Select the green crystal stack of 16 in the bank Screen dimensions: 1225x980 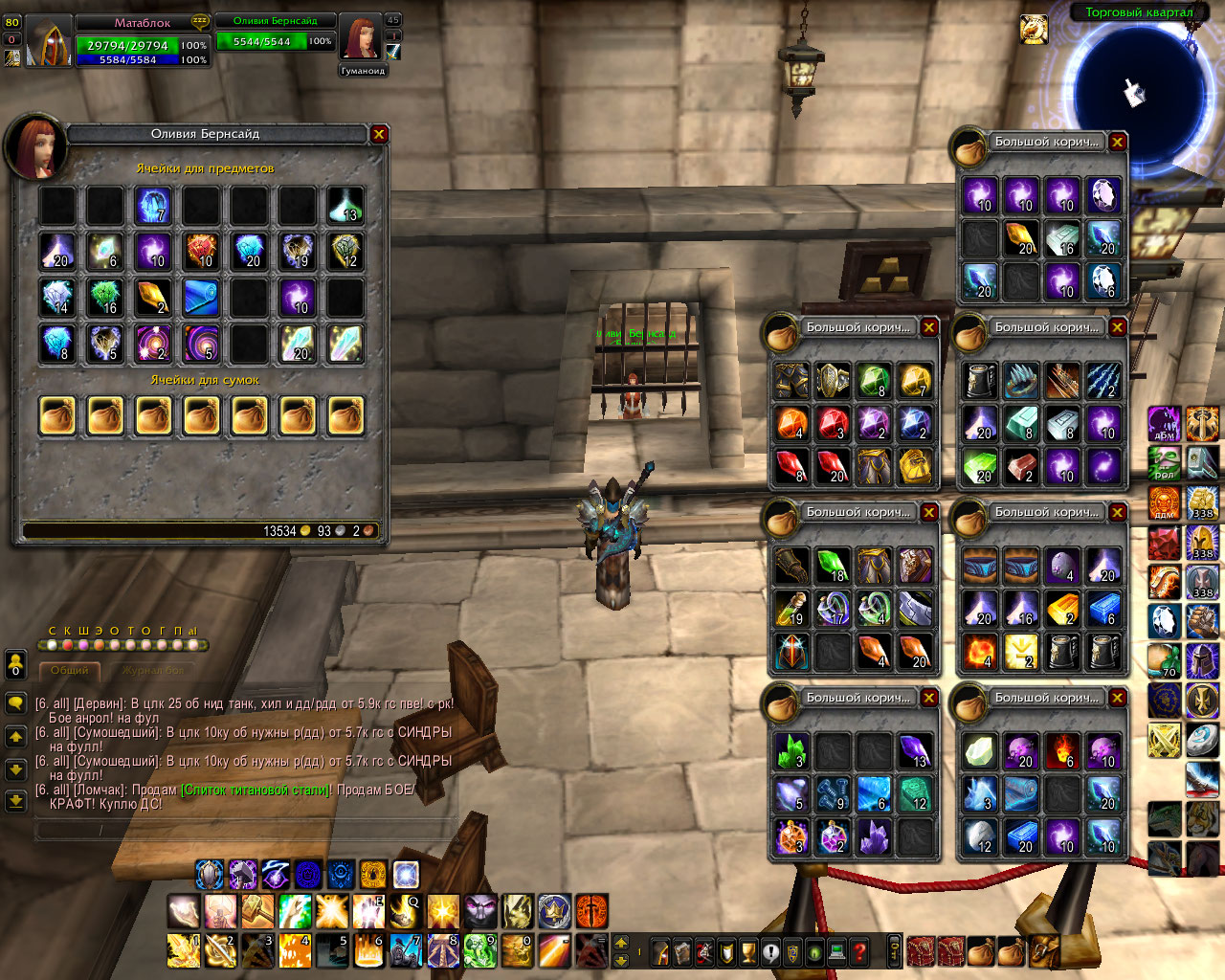[x=105, y=298]
